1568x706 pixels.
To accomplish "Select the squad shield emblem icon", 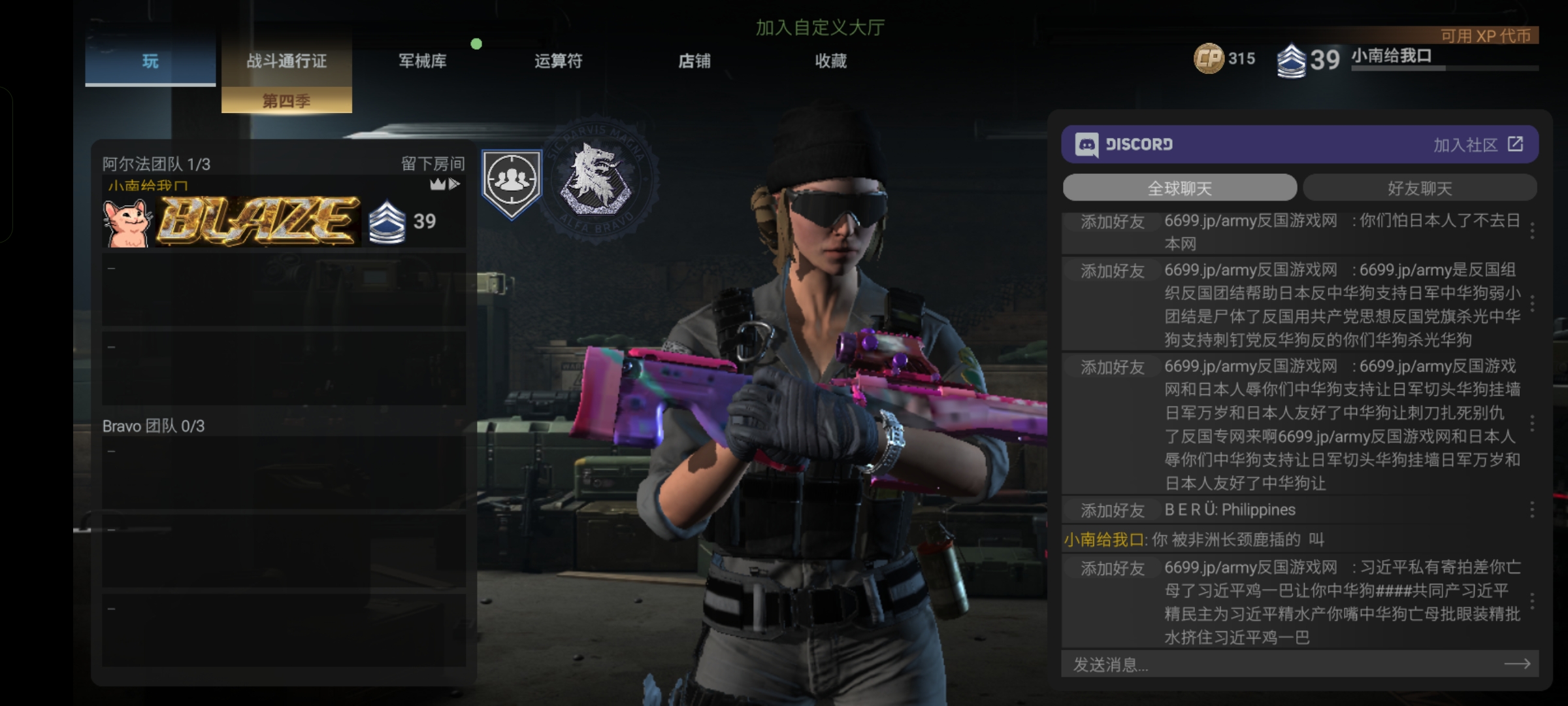I will 512,183.
